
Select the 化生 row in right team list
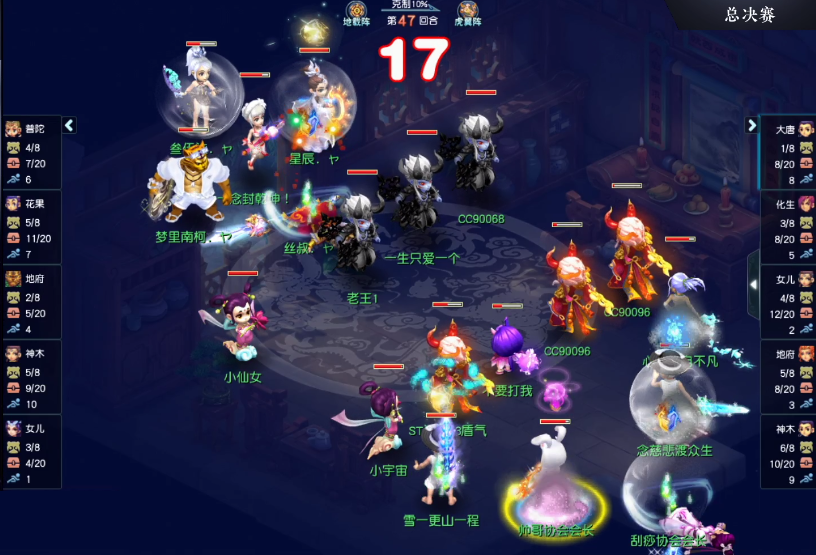788,227
